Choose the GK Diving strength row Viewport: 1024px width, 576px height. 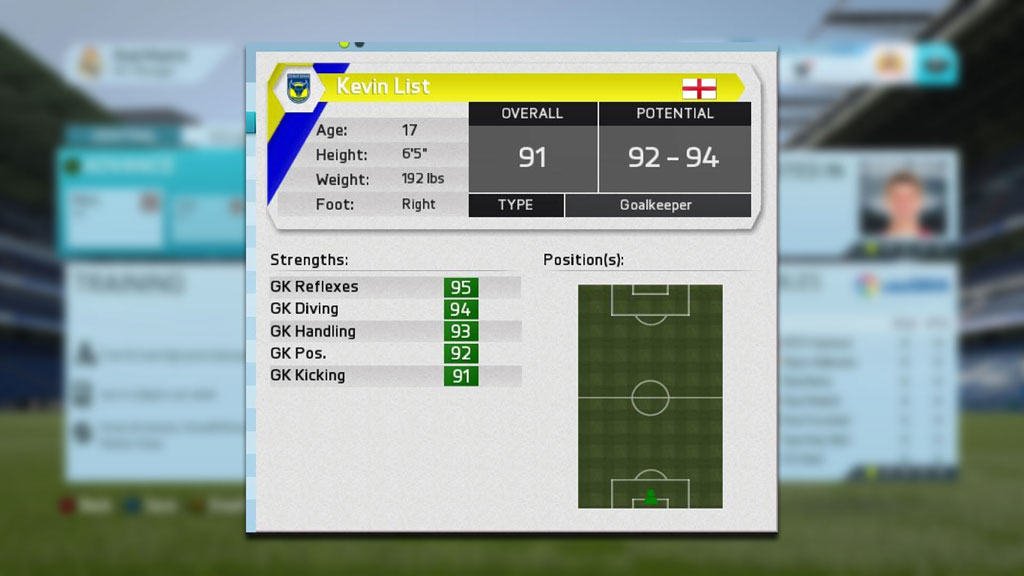tap(395, 309)
